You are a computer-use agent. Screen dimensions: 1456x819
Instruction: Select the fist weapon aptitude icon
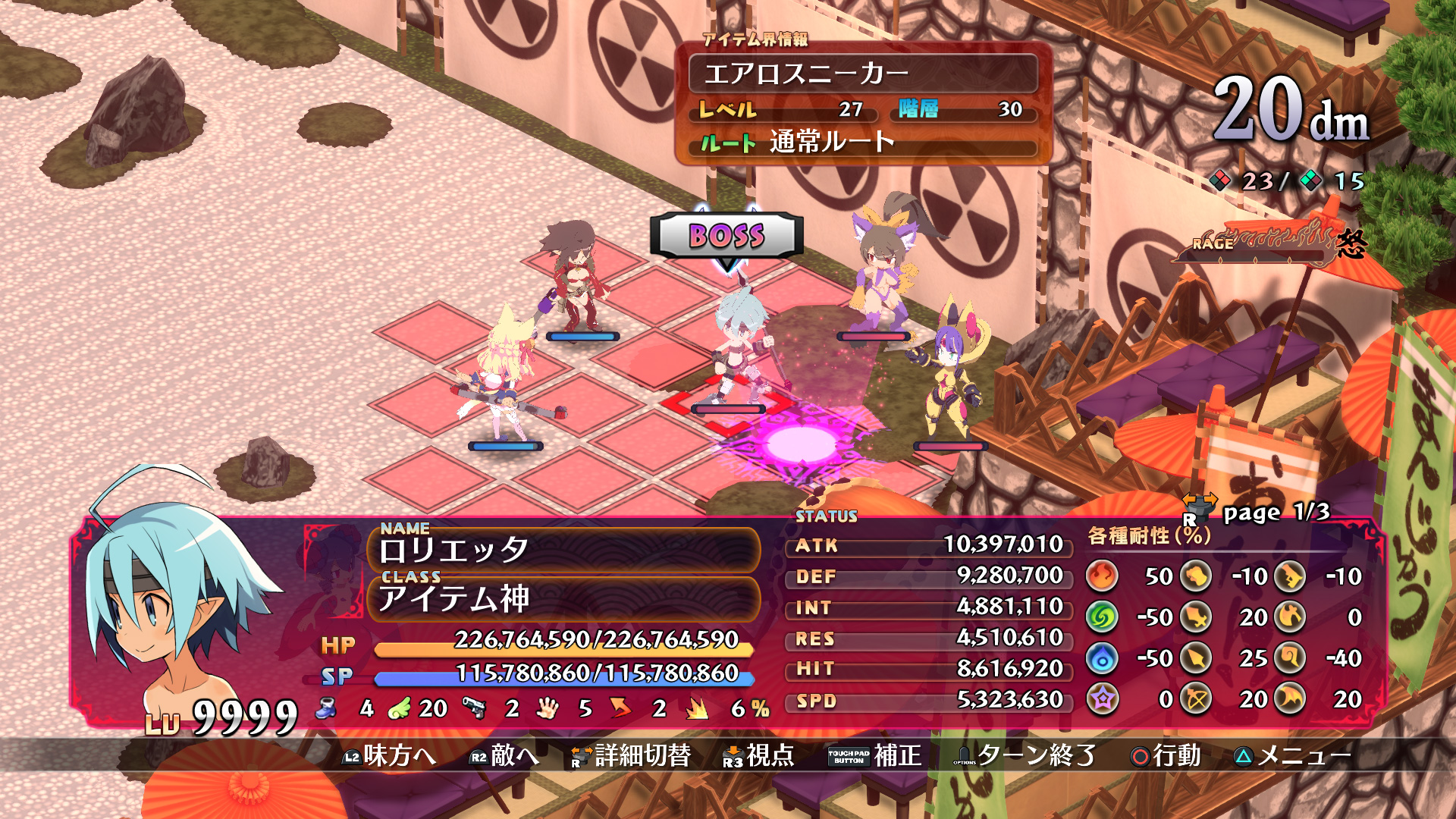pos(1194,576)
